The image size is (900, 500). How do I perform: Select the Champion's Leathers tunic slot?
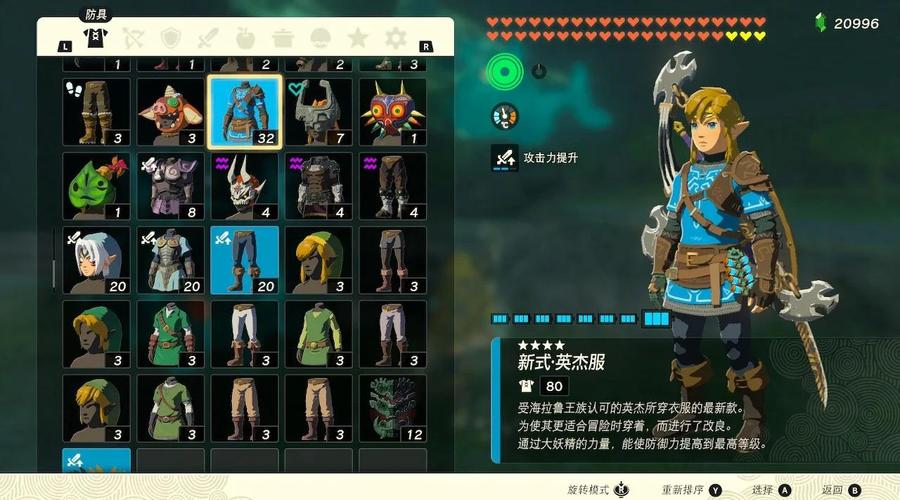[x=245, y=111]
